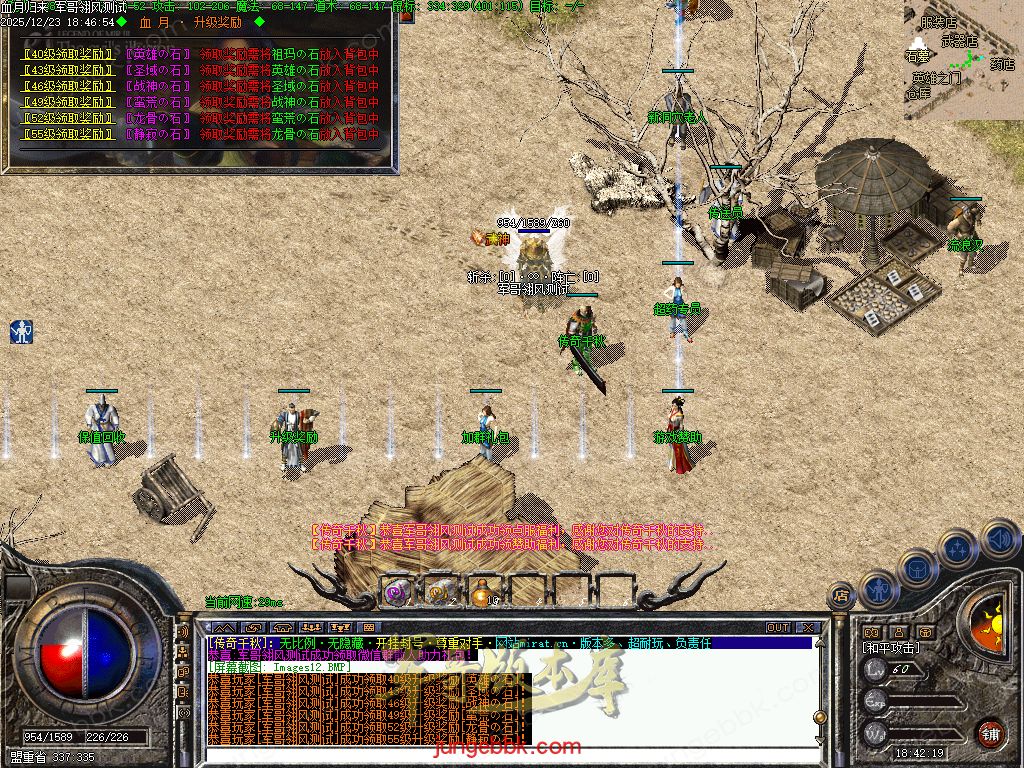Click the OUT button above the chat
1024x768 pixels.
click(x=778, y=627)
